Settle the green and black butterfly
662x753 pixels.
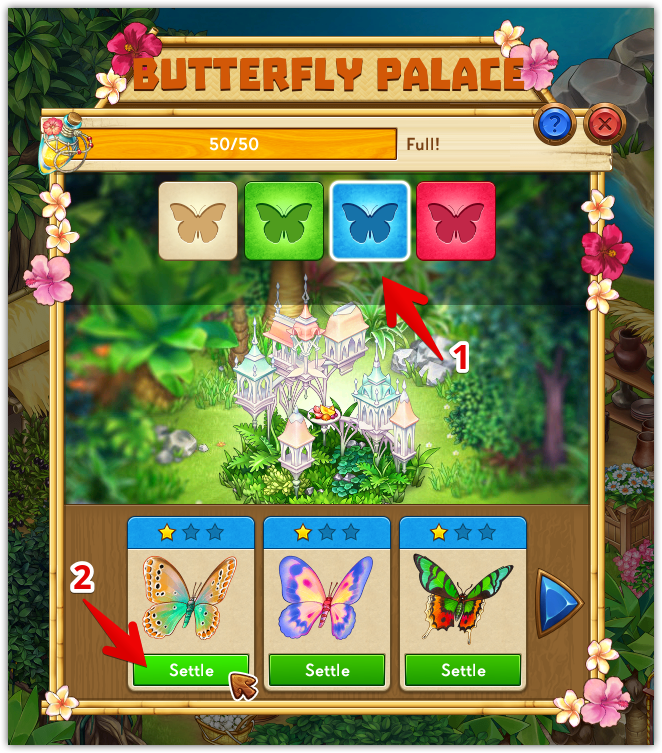pos(463,670)
